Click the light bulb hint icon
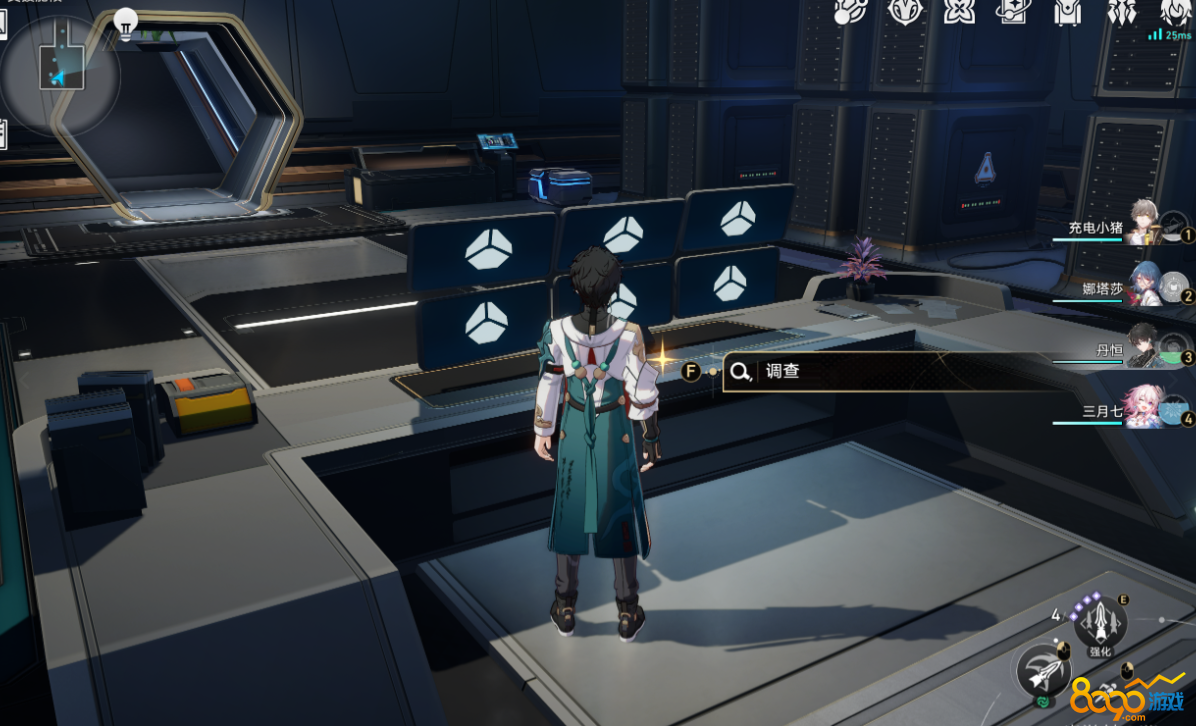This screenshot has height=726, width=1196. pos(125,21)
